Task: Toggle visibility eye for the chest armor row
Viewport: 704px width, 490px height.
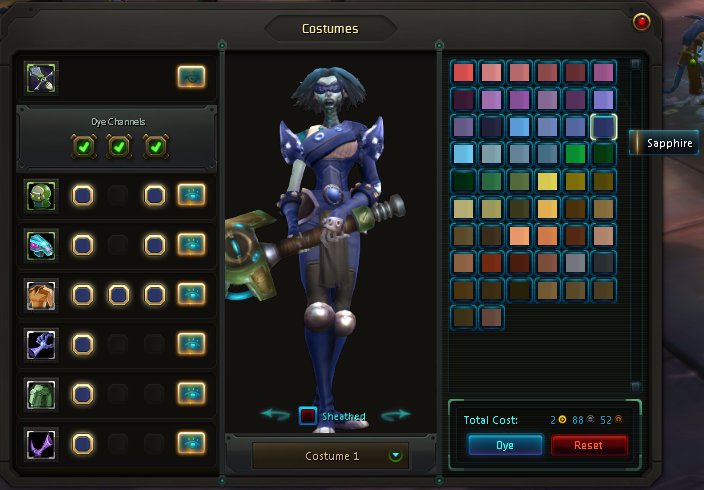Action: 191,294
